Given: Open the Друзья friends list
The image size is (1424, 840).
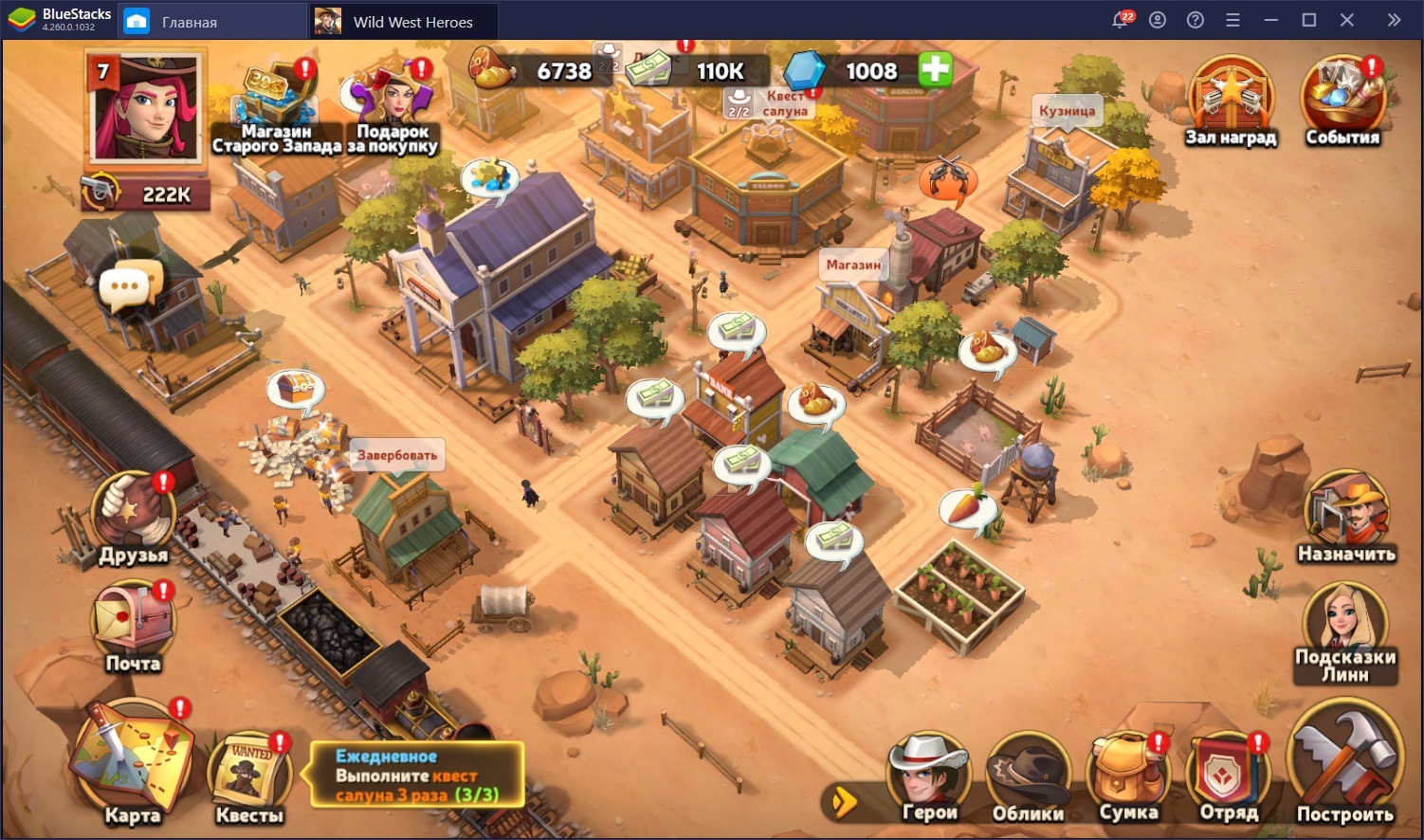Looking at the screenshot, I should (134, 517).
